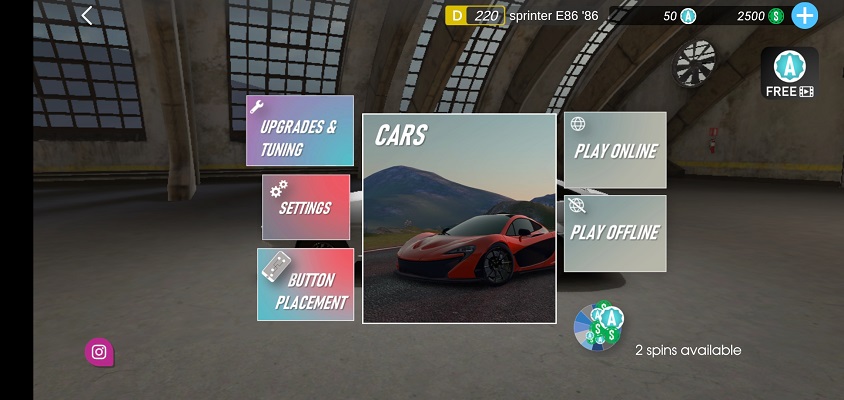Image resolution: width=844 pixels, height=400 pixels.
Task: Spin the prize wheel
Action: click(598, 328)
